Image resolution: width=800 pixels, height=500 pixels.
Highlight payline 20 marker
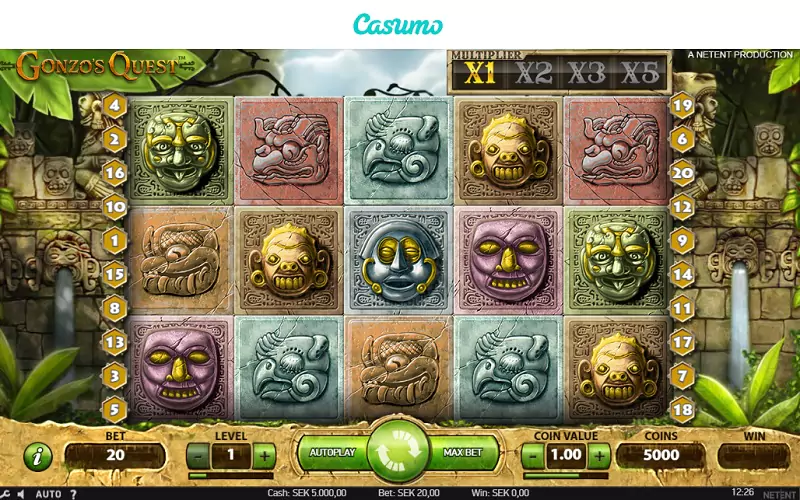click(683, 173)
